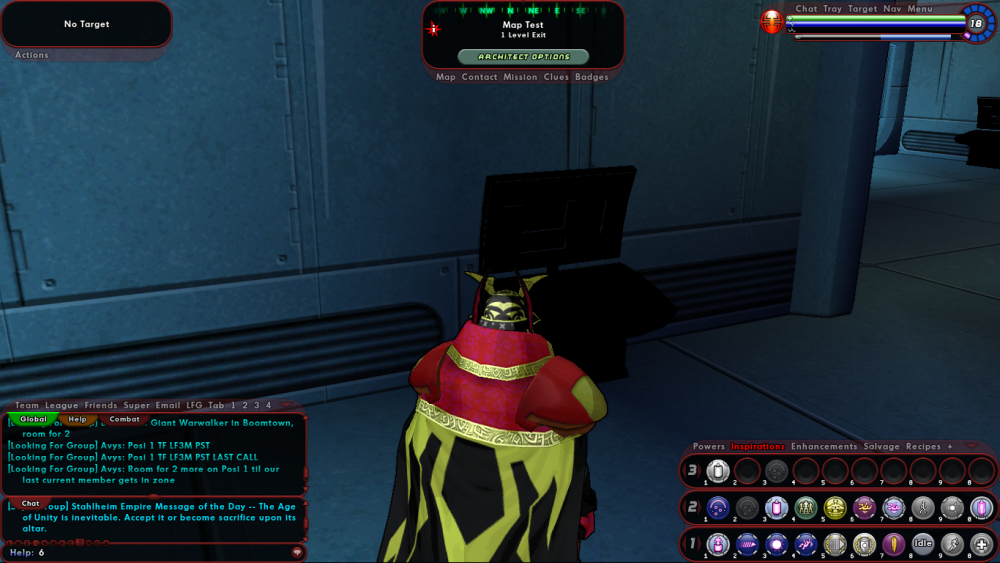Open the LFG panel
1000x563 pixels.
(x=194, y=405)
